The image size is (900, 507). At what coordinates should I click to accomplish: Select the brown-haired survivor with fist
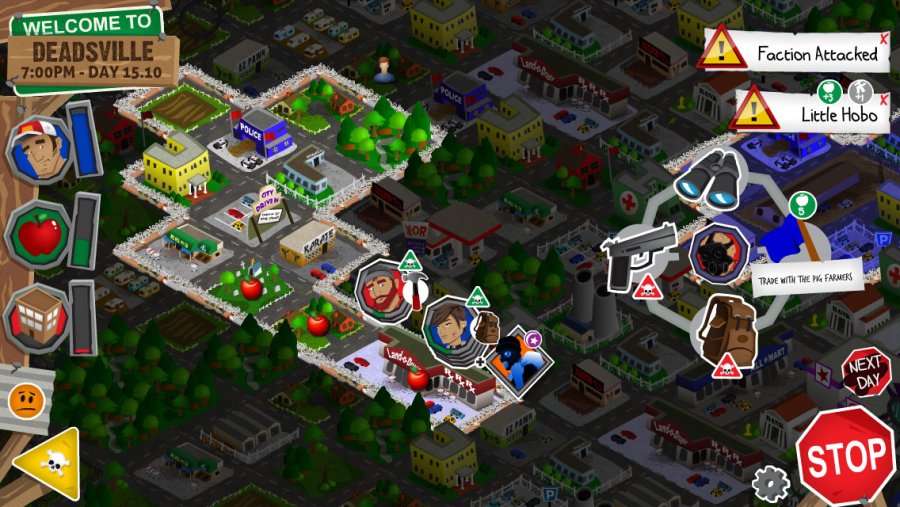pyautogui.click(x=452, y=326)
